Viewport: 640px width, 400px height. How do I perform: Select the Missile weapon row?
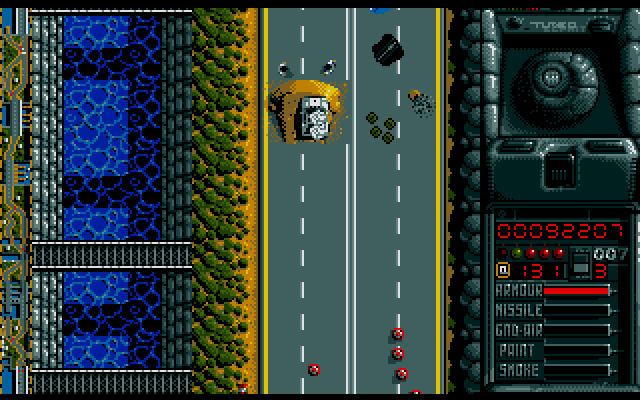pos(553,310)
